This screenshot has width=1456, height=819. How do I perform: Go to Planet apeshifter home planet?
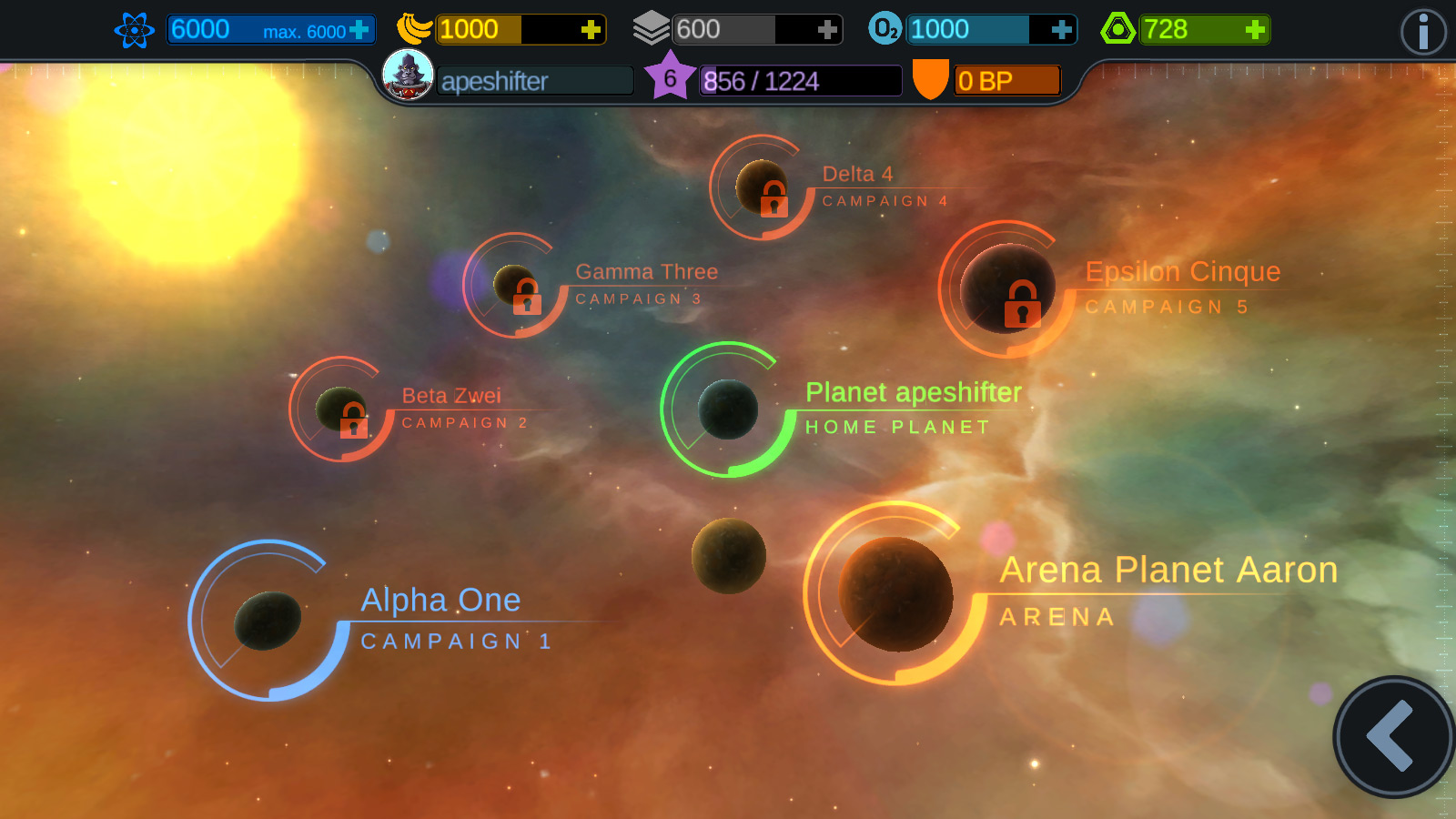pos(728,409)
